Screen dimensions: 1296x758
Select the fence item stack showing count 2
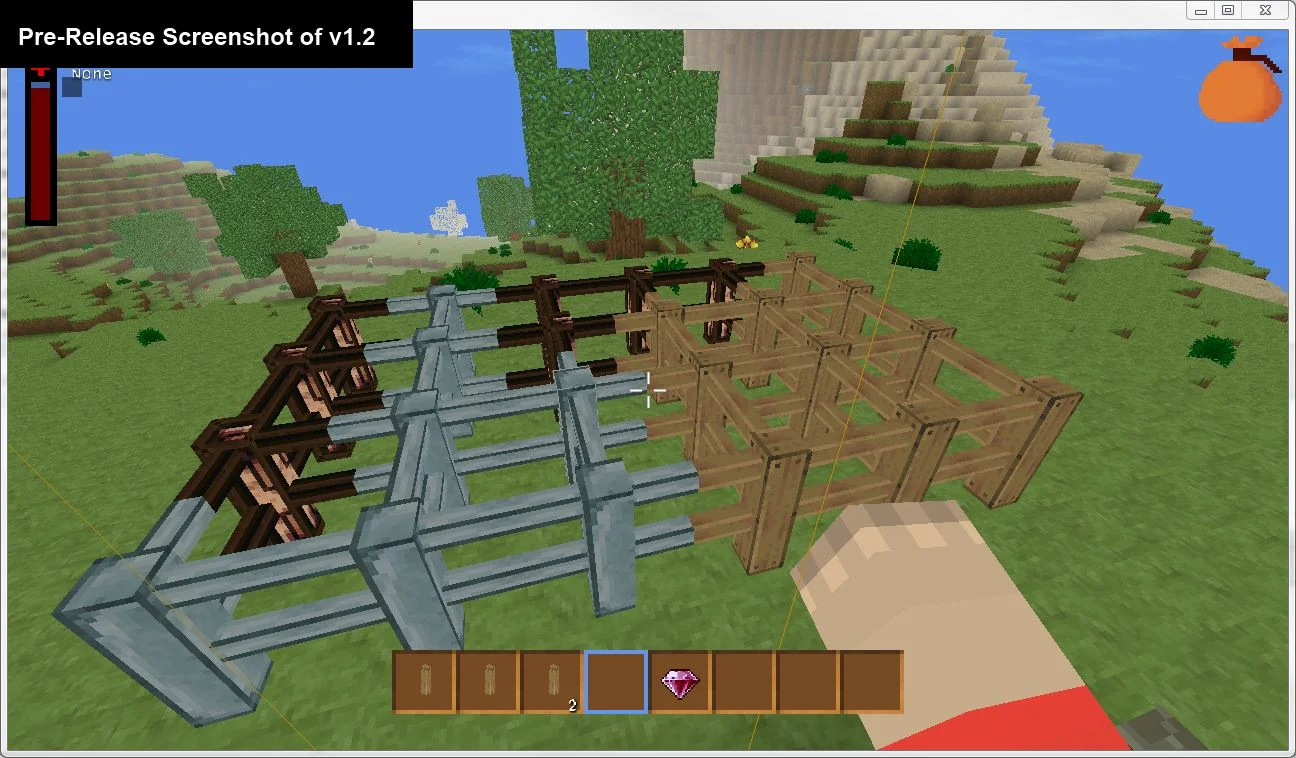pyautogui.click(x=551, y=681)
